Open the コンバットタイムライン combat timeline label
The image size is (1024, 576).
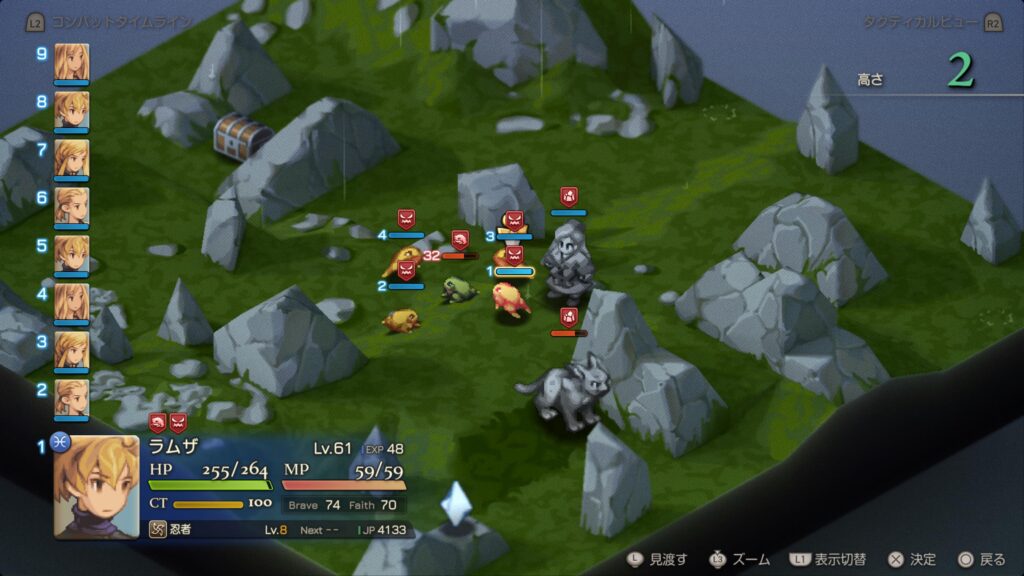(120, 20)
